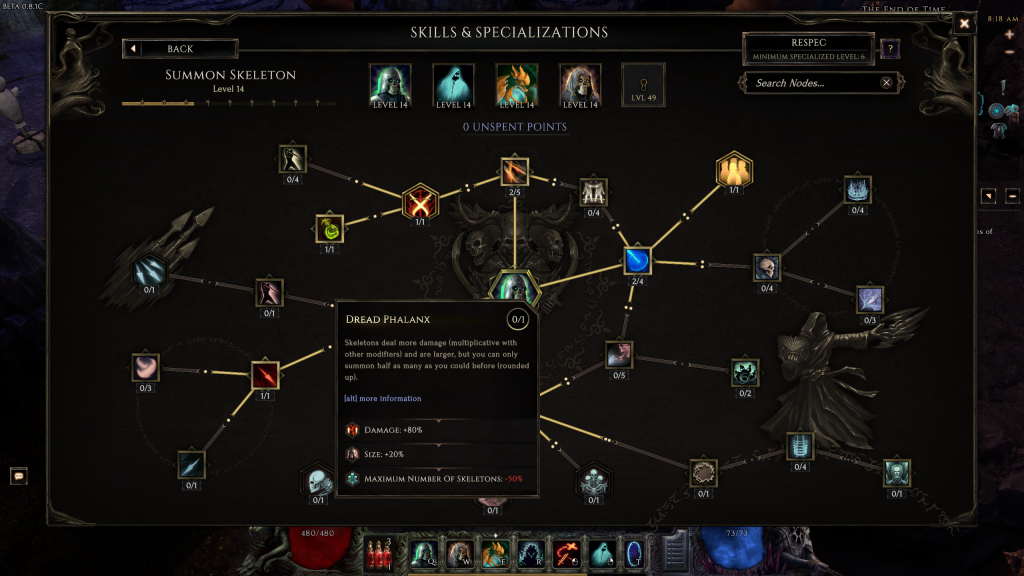Choose the icy crown node
This screenshot has height=576, width=1024.
point(858,190)
